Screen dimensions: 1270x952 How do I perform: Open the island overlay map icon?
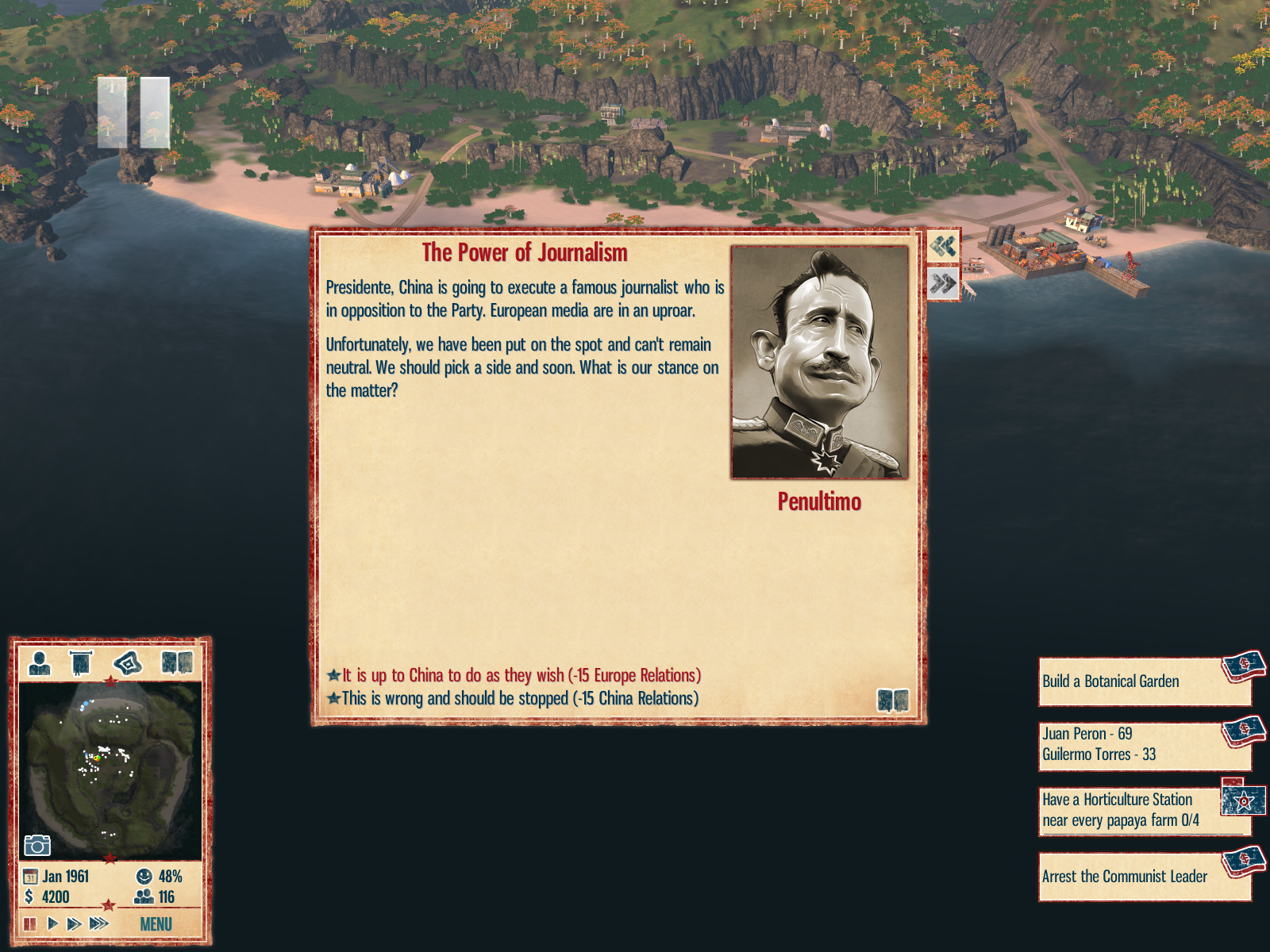pos(128,662)
